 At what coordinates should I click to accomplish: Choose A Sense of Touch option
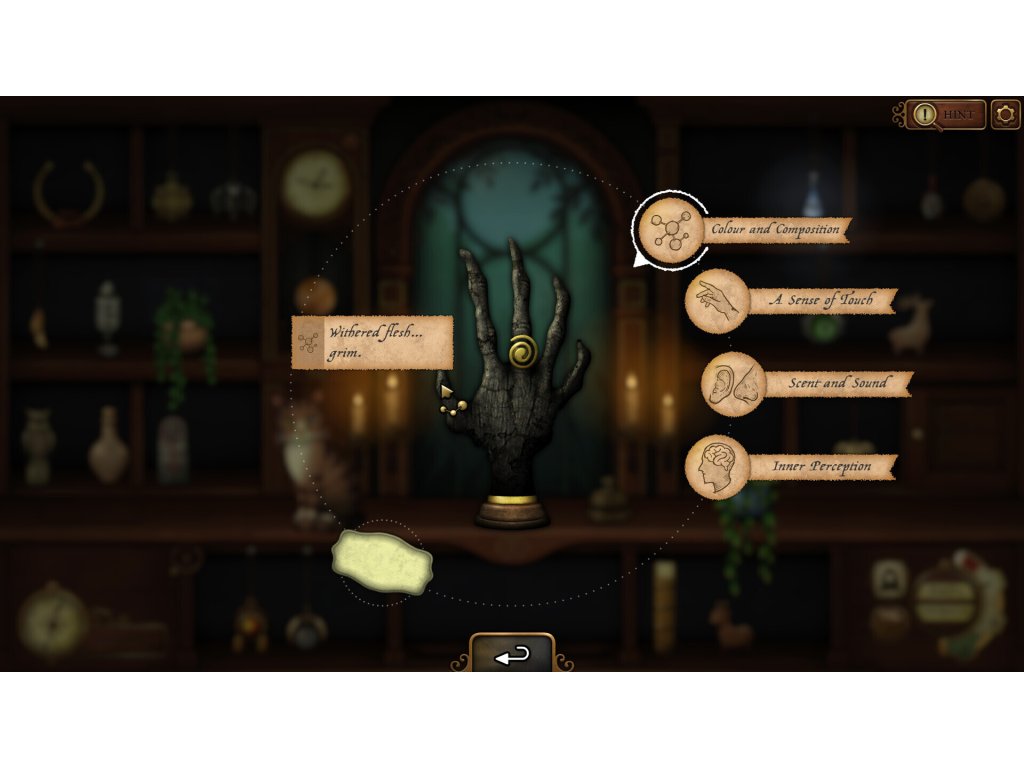(718, 300)
